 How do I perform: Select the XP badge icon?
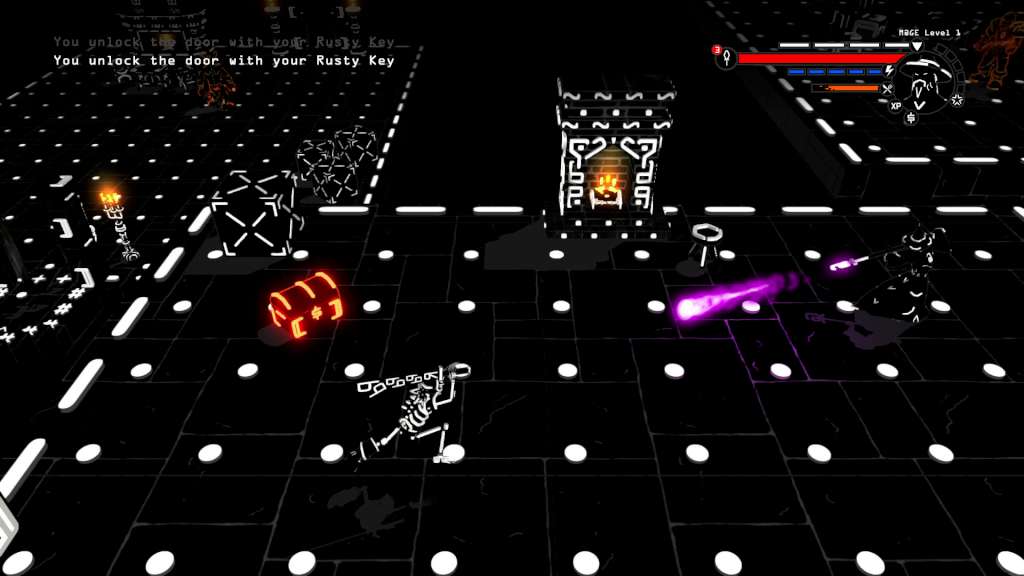click(x=895, y=105)
